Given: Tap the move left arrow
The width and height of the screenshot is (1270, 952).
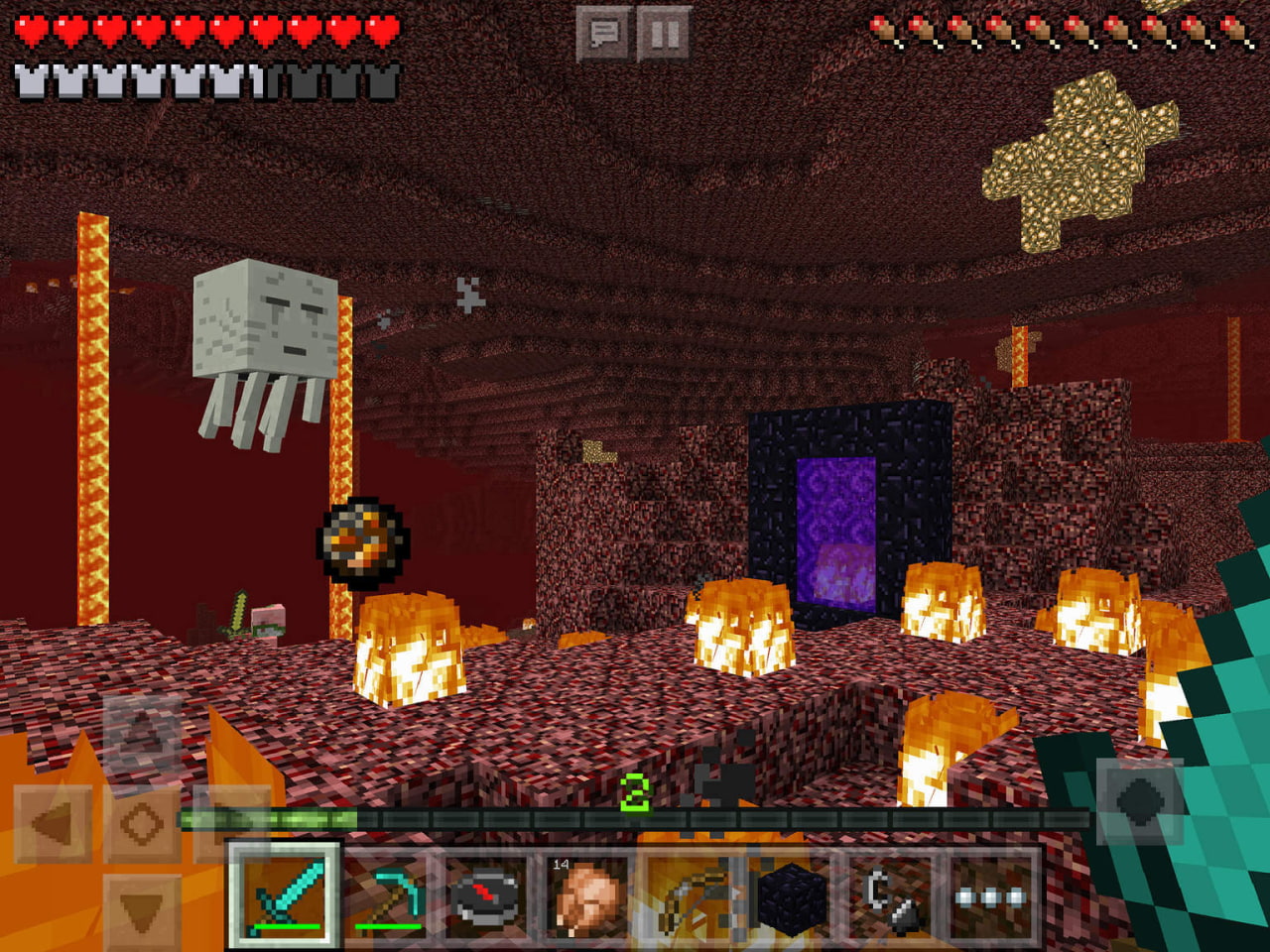Looking at the screenshot, I should pos(55,822).
